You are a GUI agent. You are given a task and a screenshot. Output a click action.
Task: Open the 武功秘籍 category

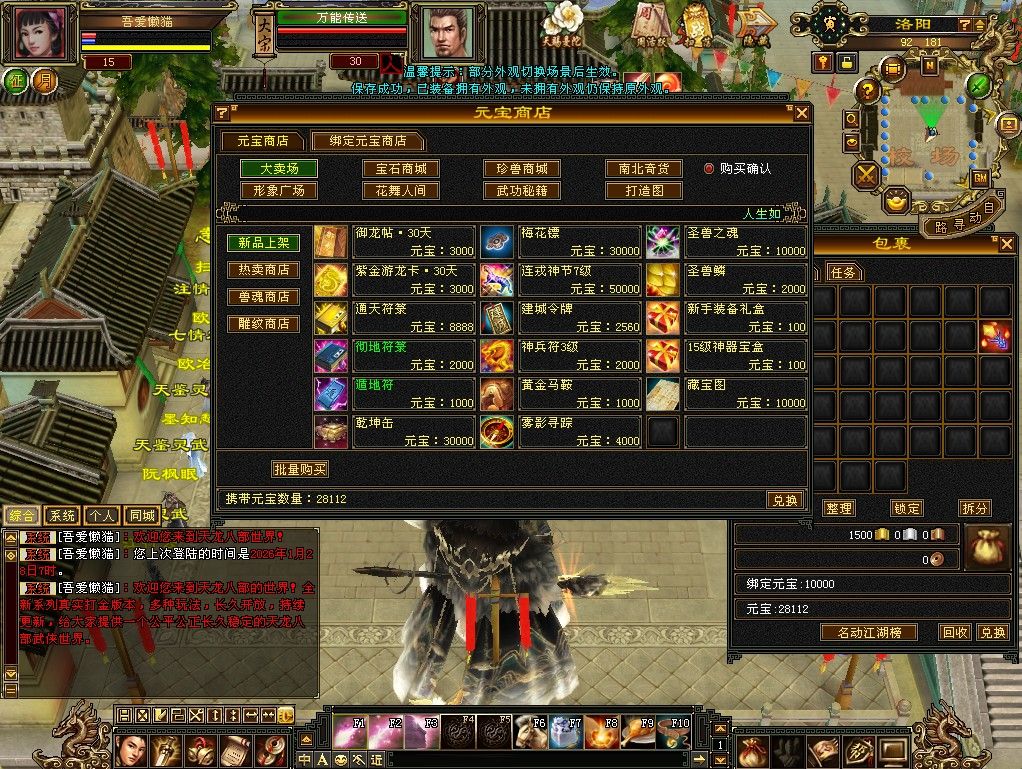point(521,190)
